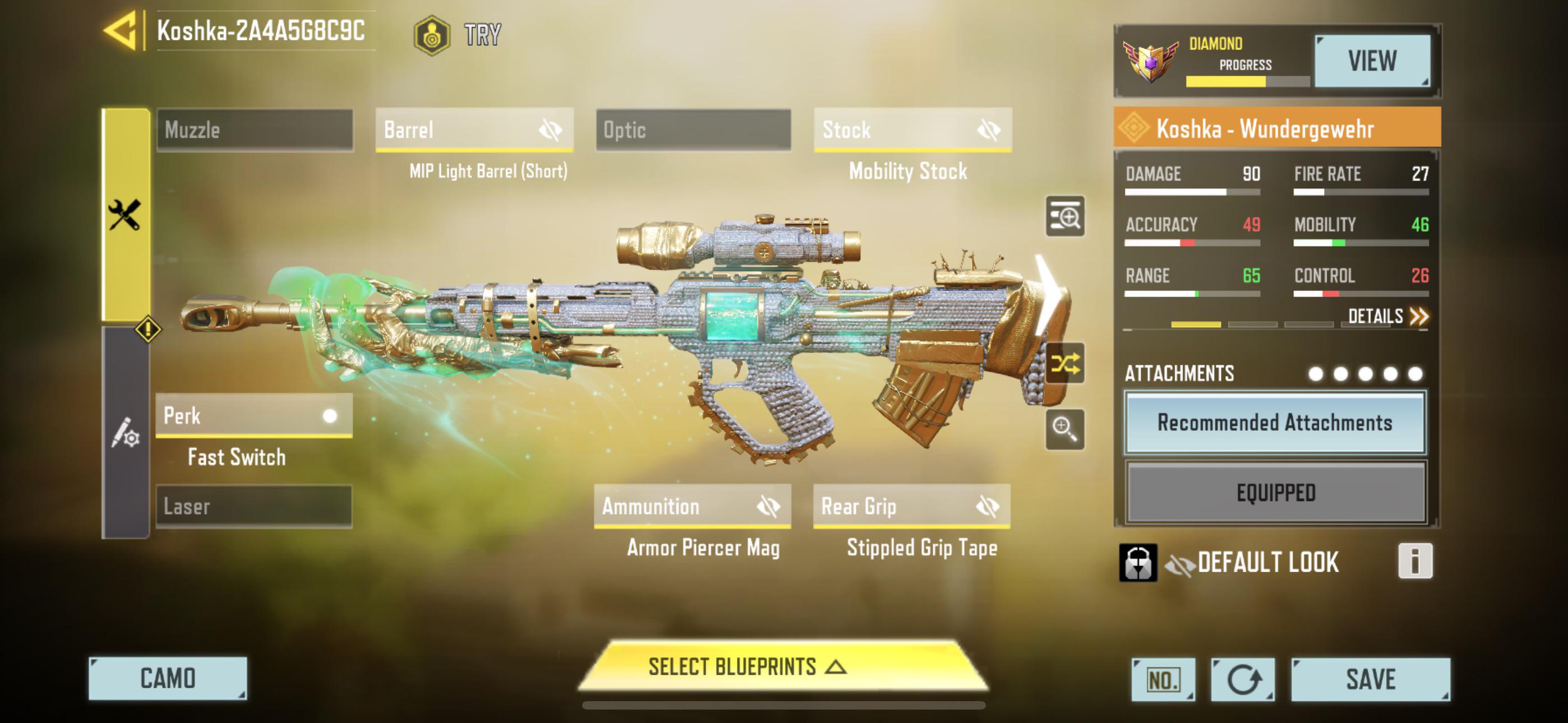1568x723 pixels.
Task: Open the Muzzle attachment slot
Action: [255, 130]
